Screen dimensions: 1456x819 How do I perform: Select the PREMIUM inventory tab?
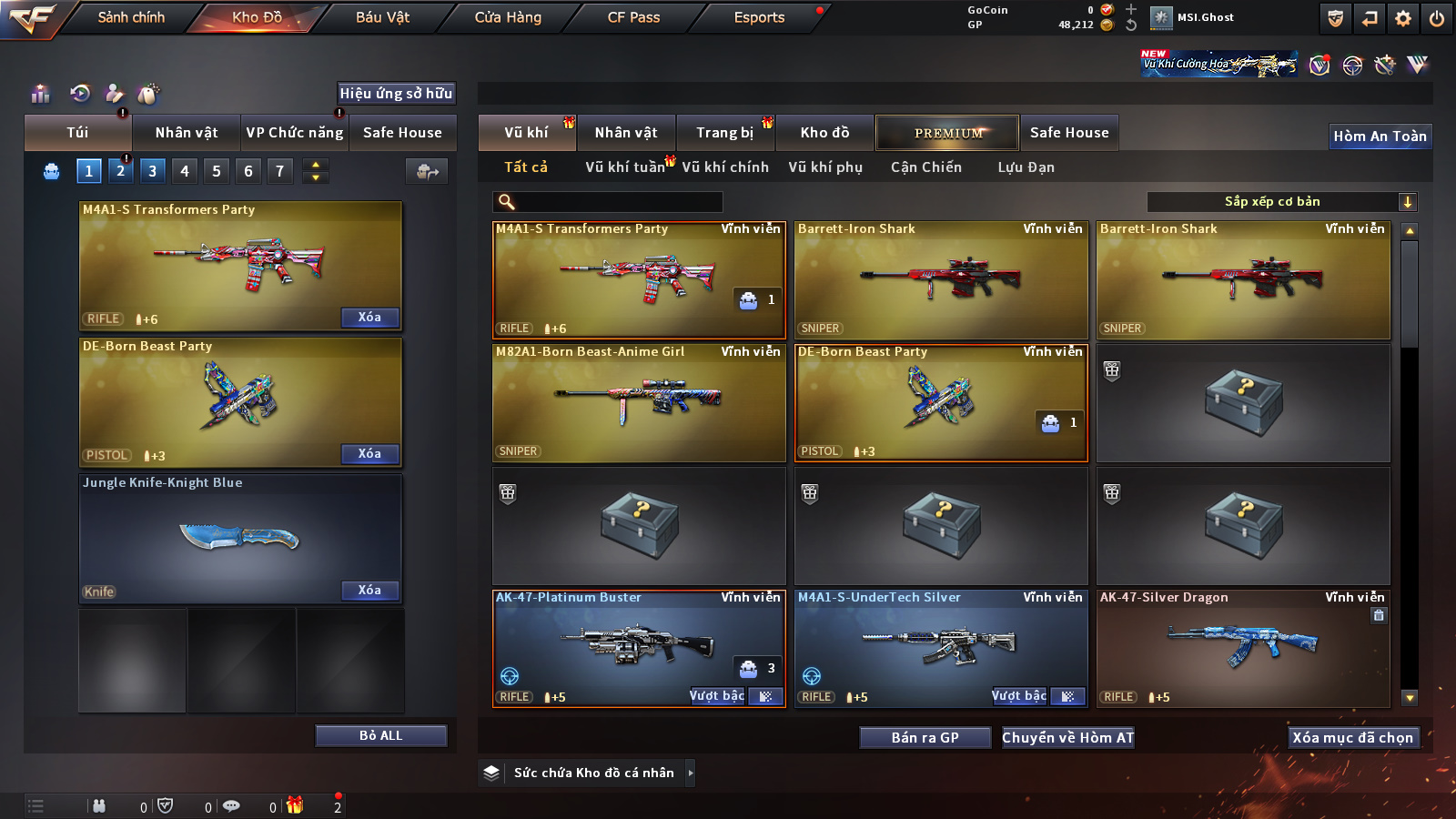(x=948, y=133)
